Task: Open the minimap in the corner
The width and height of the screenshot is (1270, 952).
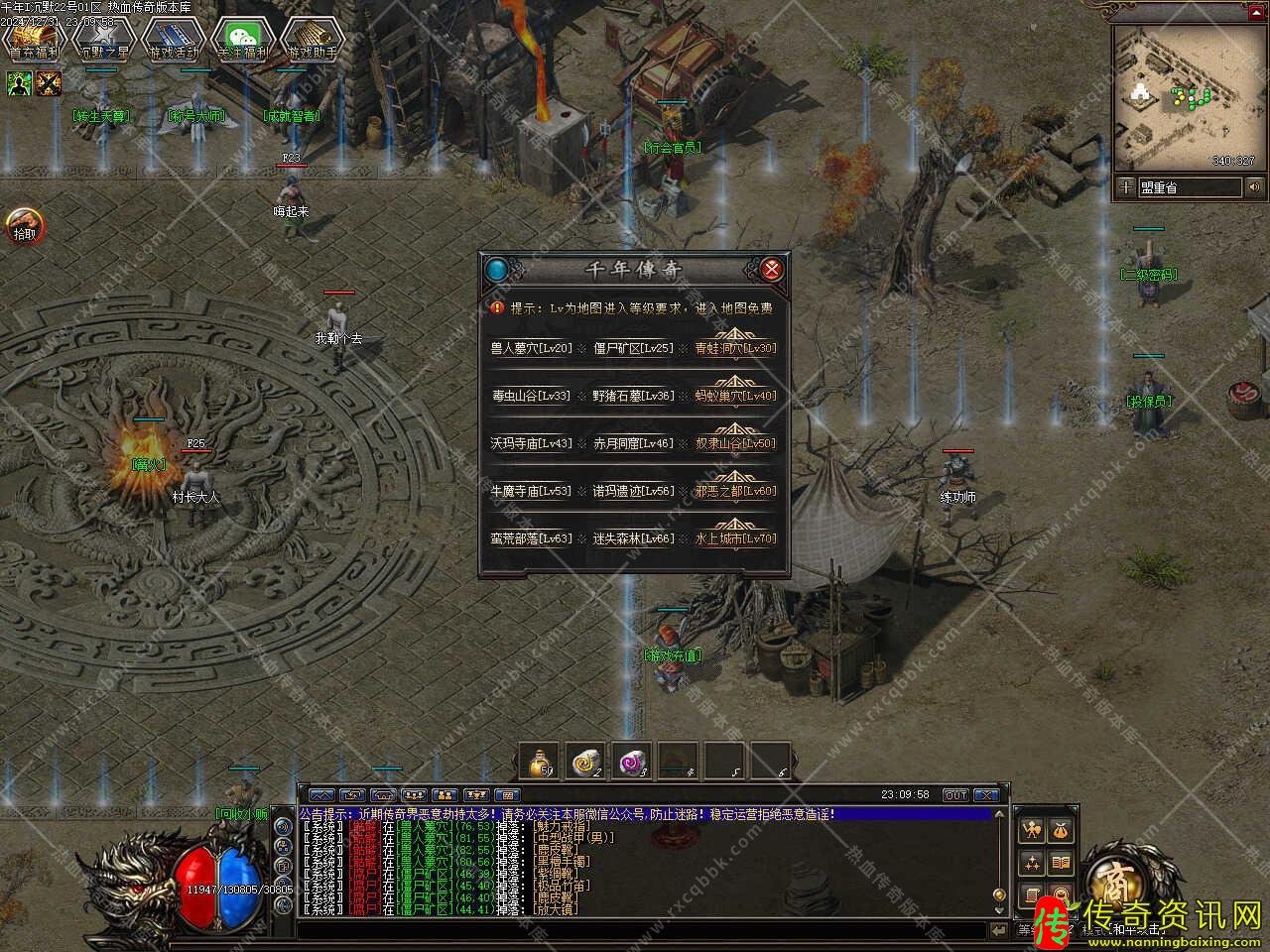Action: 1187,97
